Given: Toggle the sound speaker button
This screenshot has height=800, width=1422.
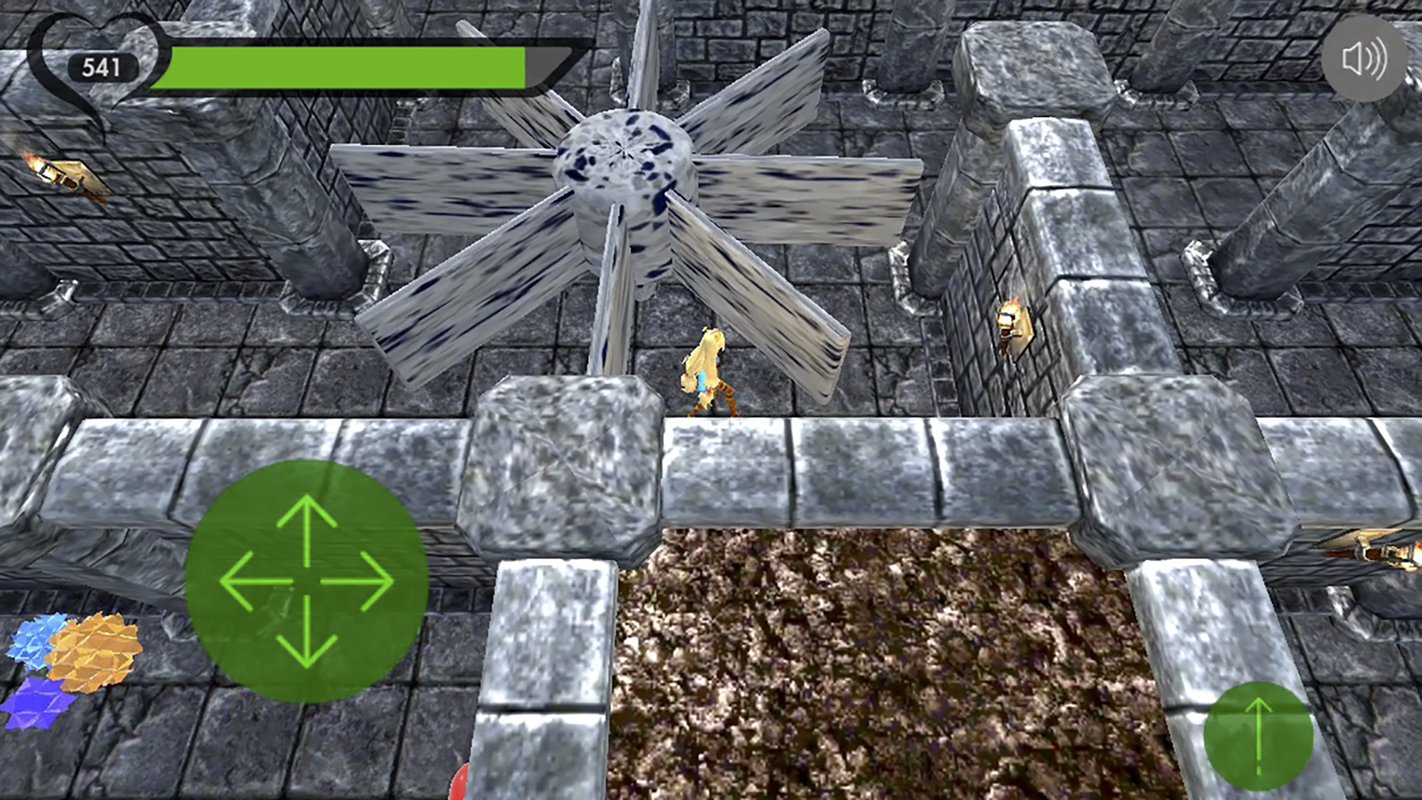Looking at the screenshot, I should coord(1364,59).
